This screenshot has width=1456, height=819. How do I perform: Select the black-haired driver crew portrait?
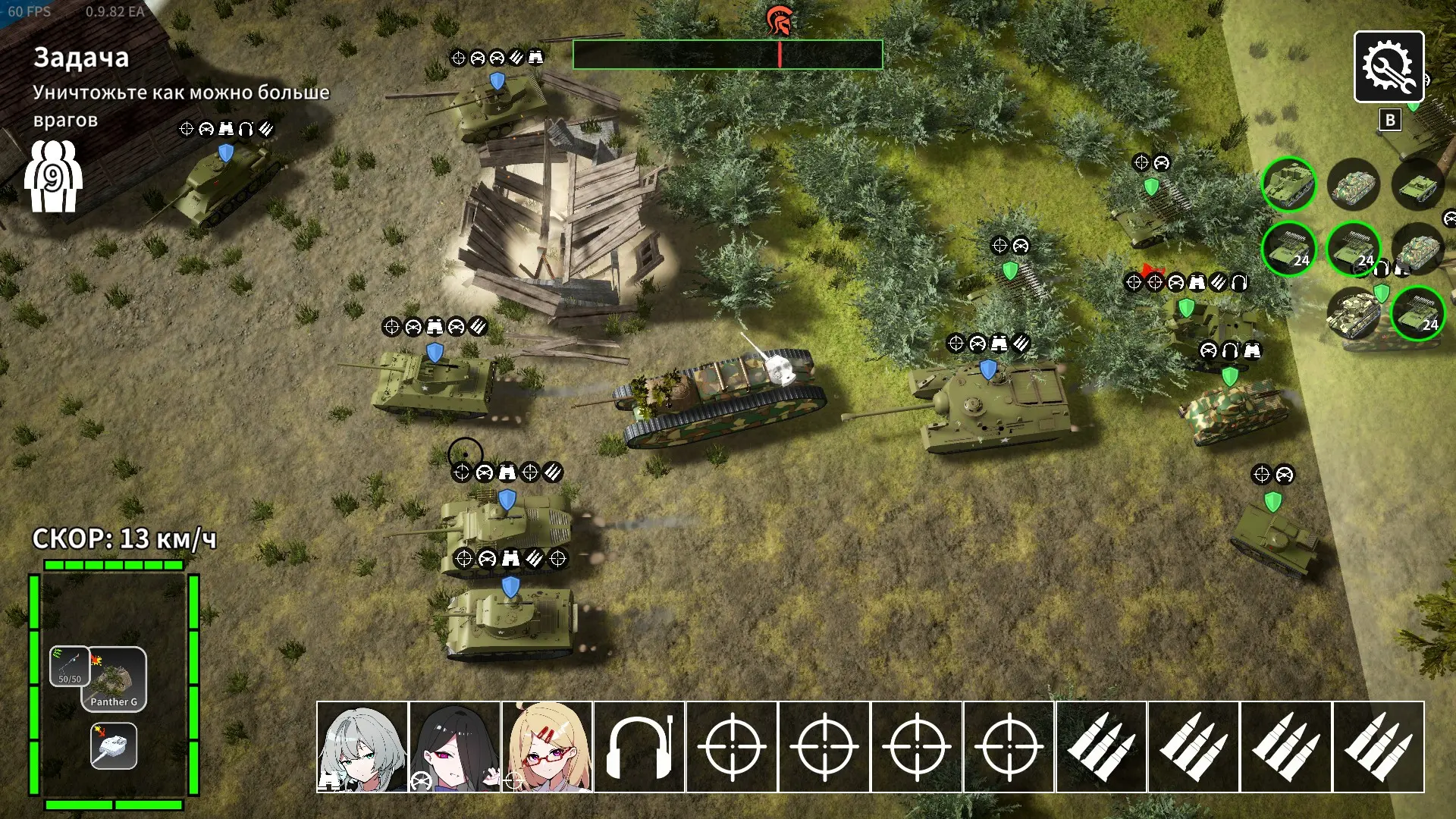coord(455,747)
